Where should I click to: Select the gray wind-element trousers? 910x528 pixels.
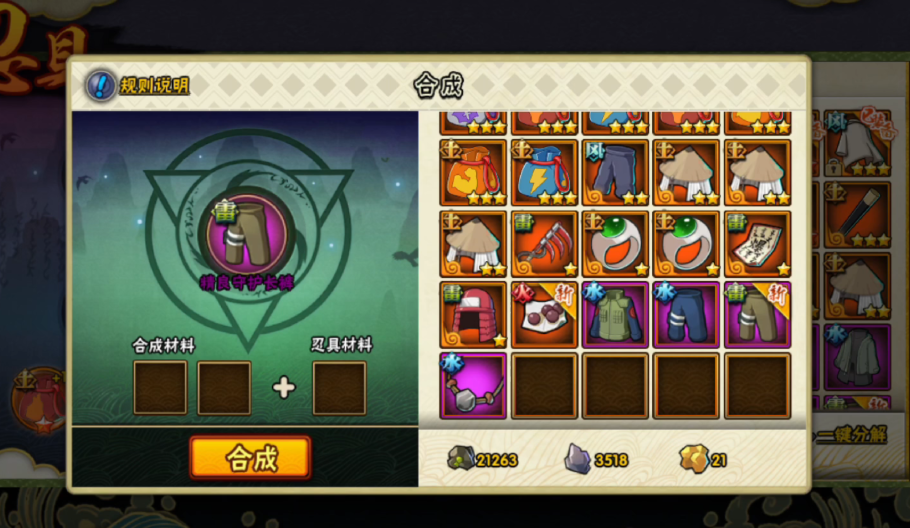click(x=615, y=173)
